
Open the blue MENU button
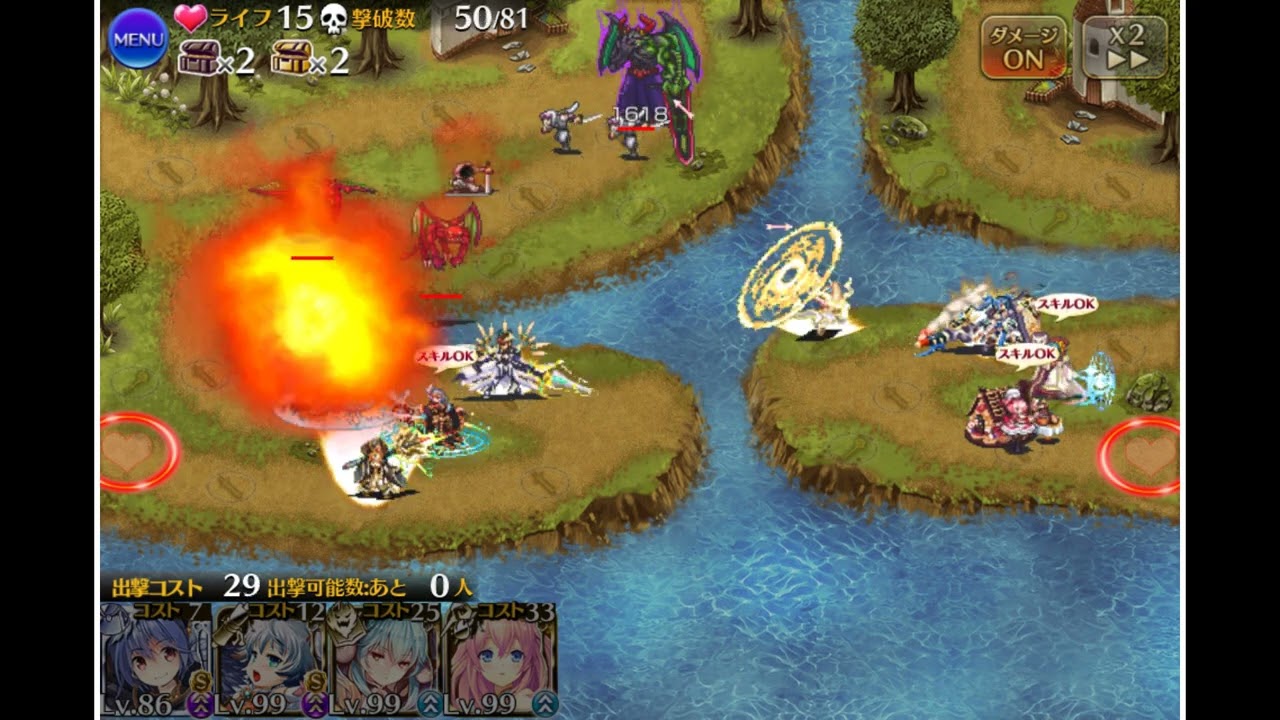(138, 39)
